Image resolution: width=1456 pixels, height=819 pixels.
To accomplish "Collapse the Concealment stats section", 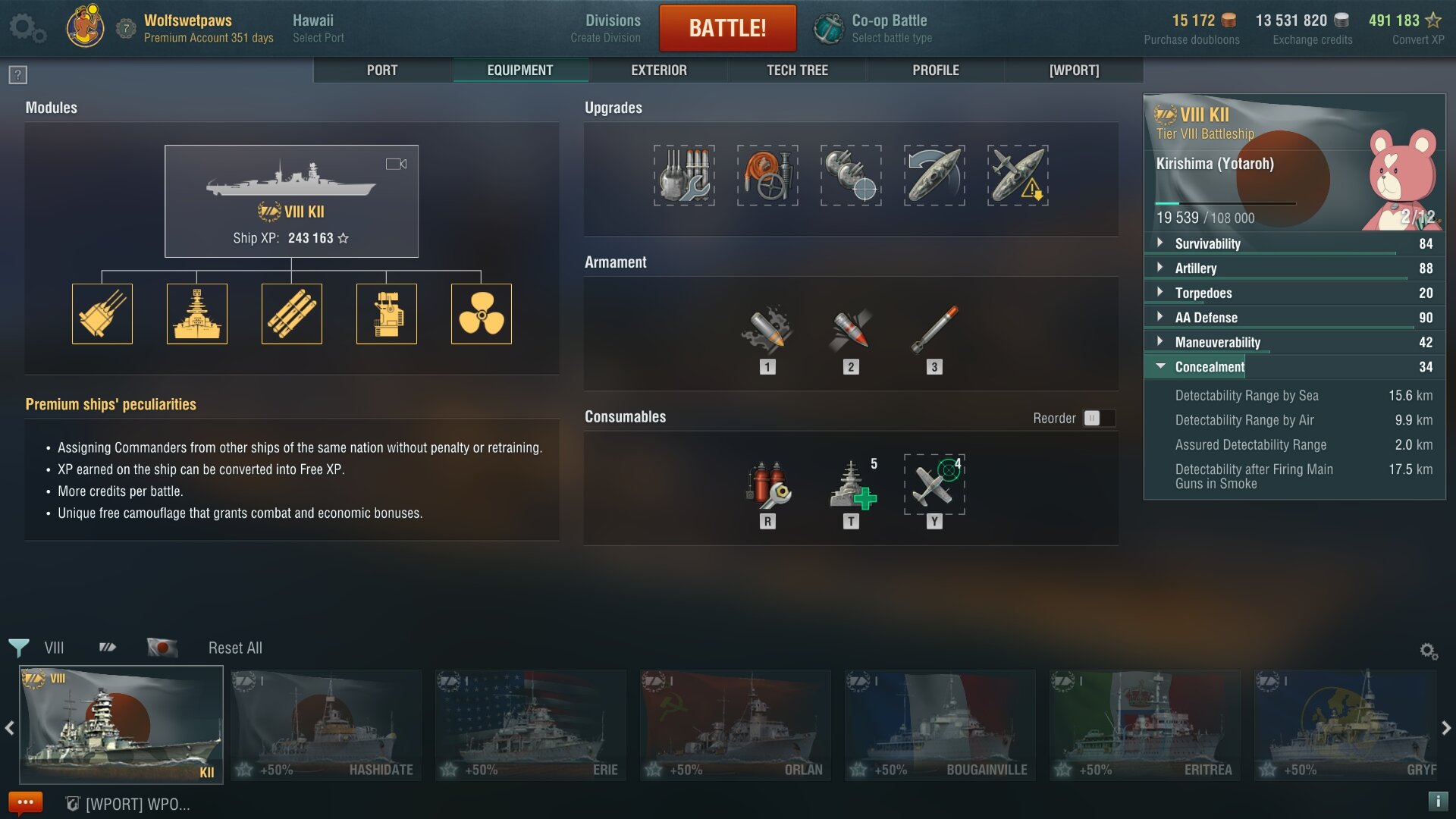I will click(x=1210, y=367).
